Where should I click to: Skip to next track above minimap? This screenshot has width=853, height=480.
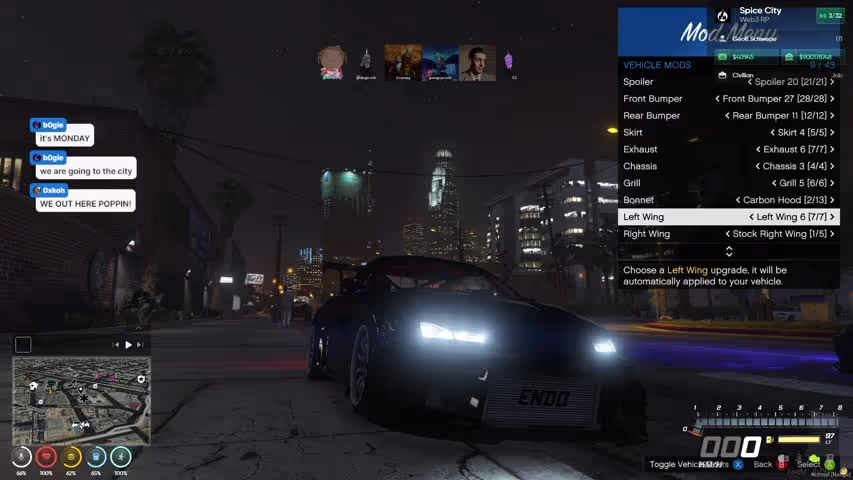point(141,345)
